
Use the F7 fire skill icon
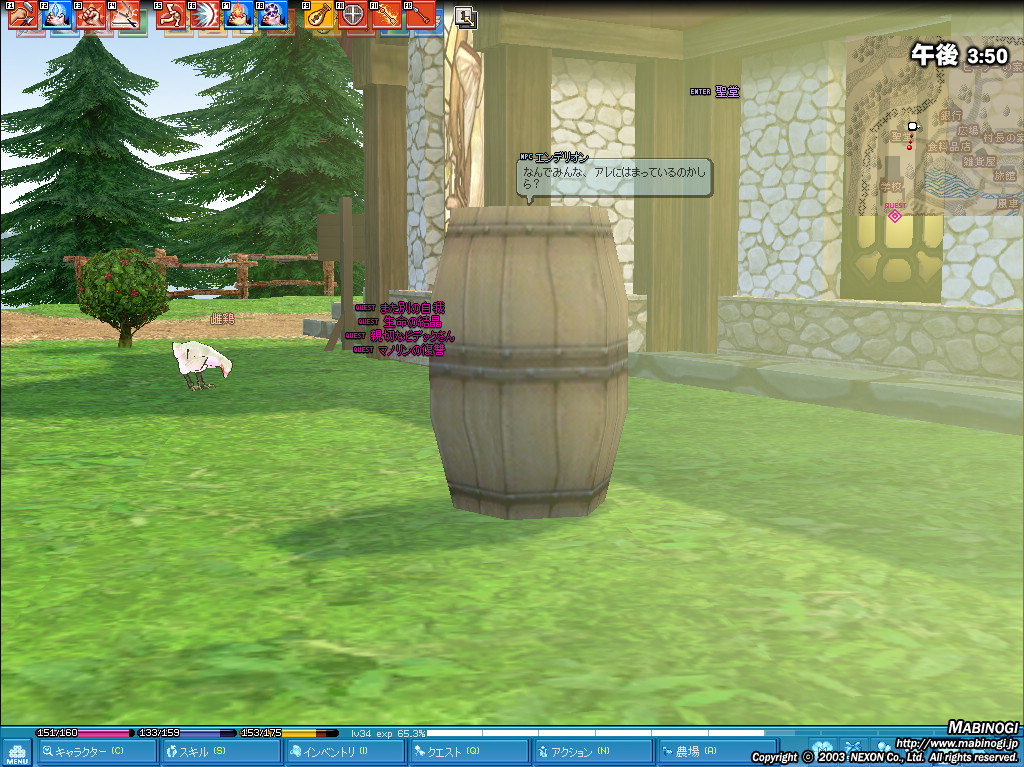click(x=239, y=15)
